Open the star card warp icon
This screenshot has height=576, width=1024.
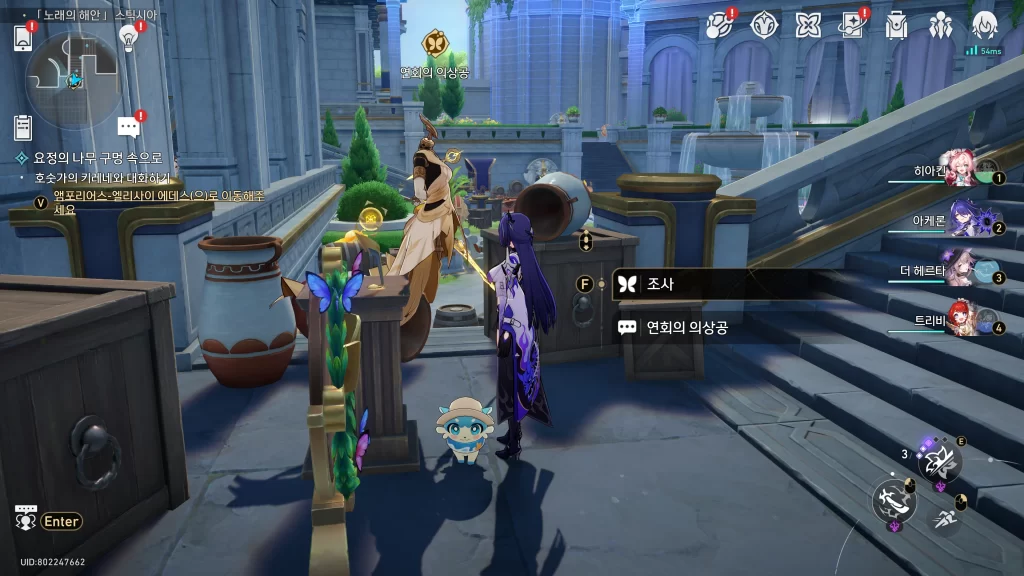click(x=852, y=25)
